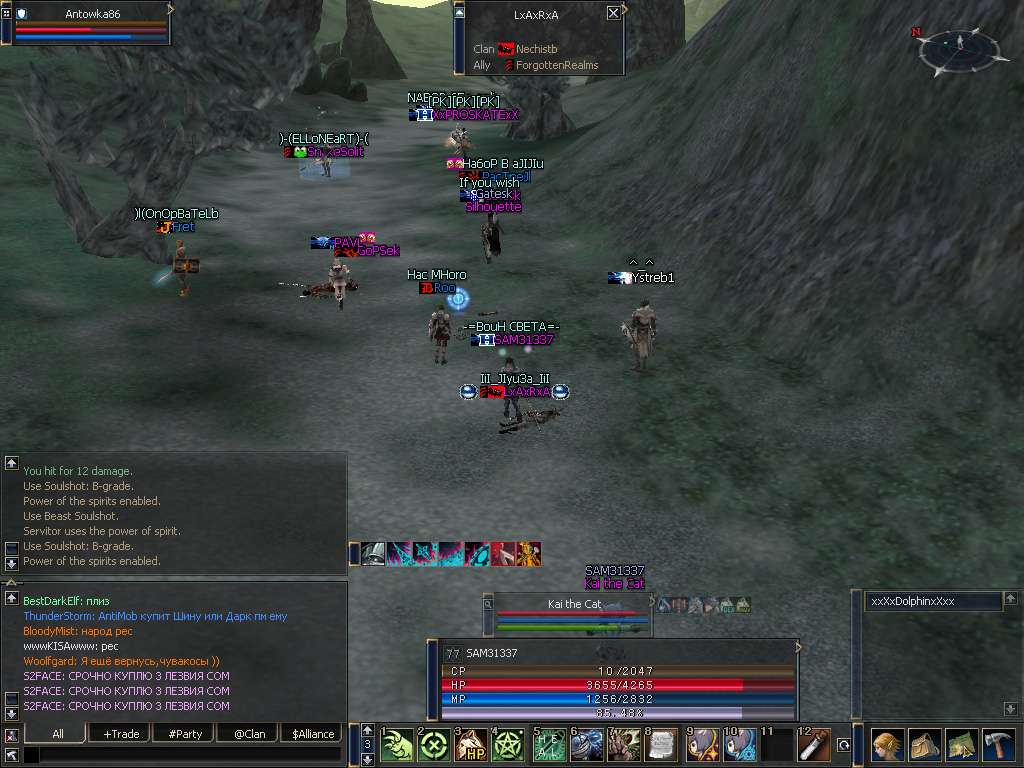Image resolution: width=1024 pixels, height=768 pixels.
Task: Open the #Party chat tab
Action: pyautogui.click(x=184, y=734)
